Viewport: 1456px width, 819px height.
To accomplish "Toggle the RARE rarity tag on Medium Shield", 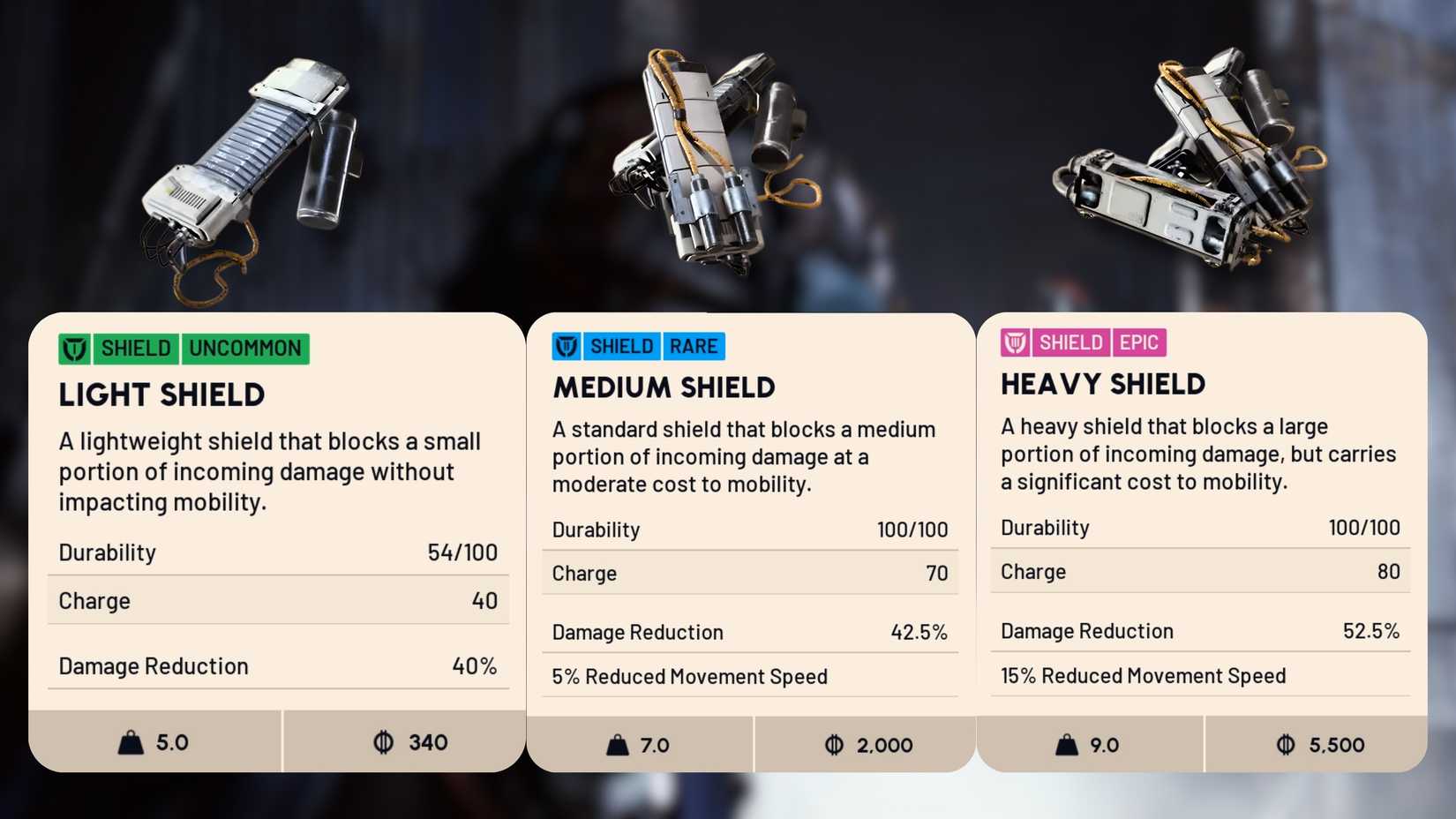I will 694,346.
